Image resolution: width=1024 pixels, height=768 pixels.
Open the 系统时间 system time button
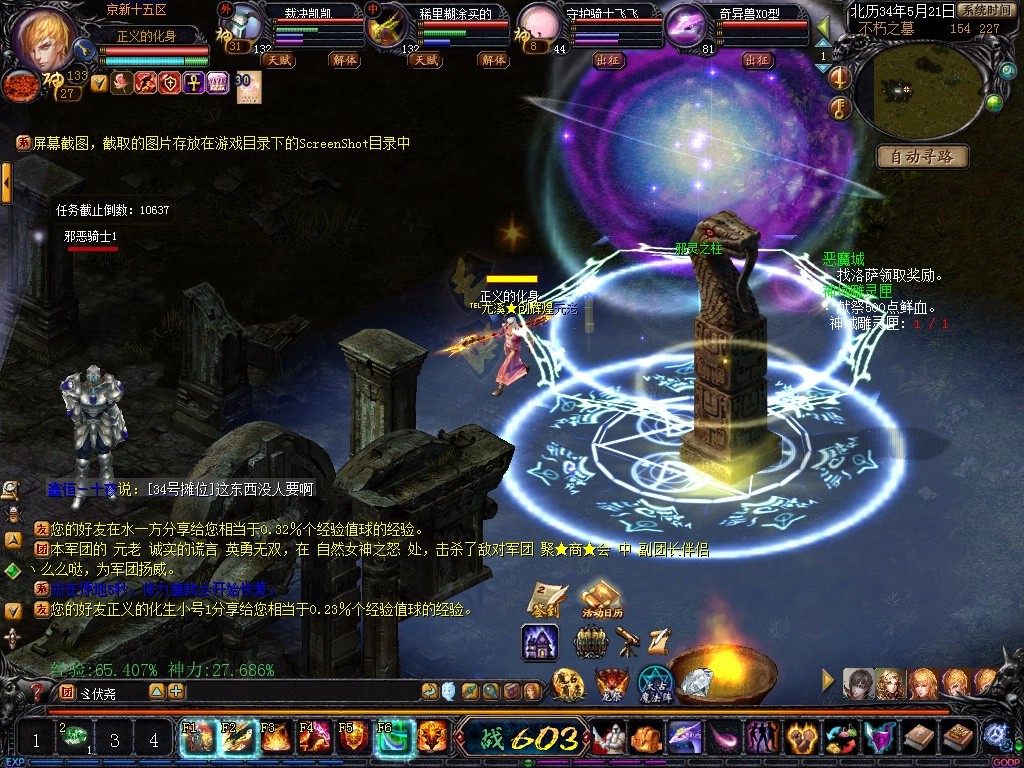[x=984, y=10]
